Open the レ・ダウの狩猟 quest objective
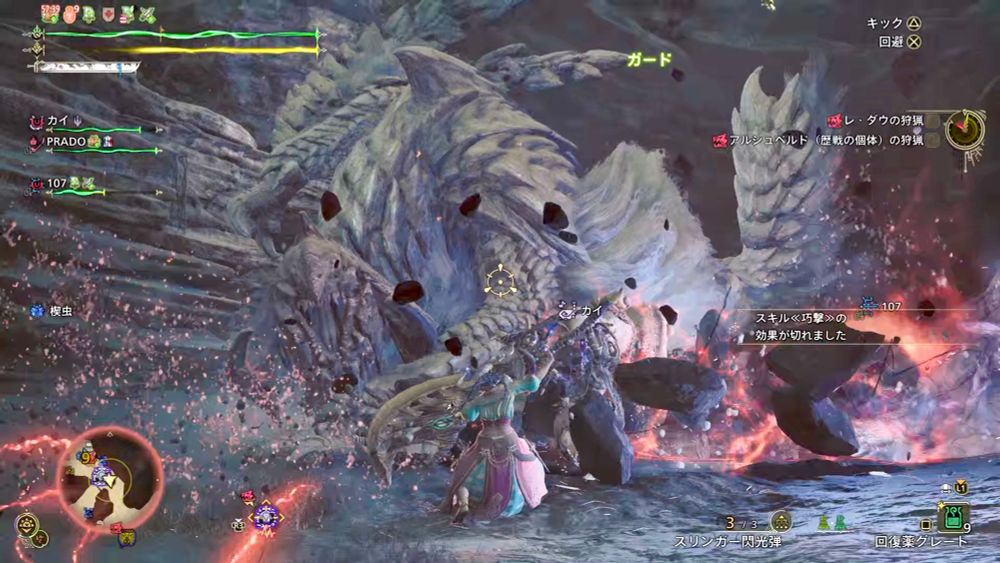1000x563 pixels. (879, 120)
